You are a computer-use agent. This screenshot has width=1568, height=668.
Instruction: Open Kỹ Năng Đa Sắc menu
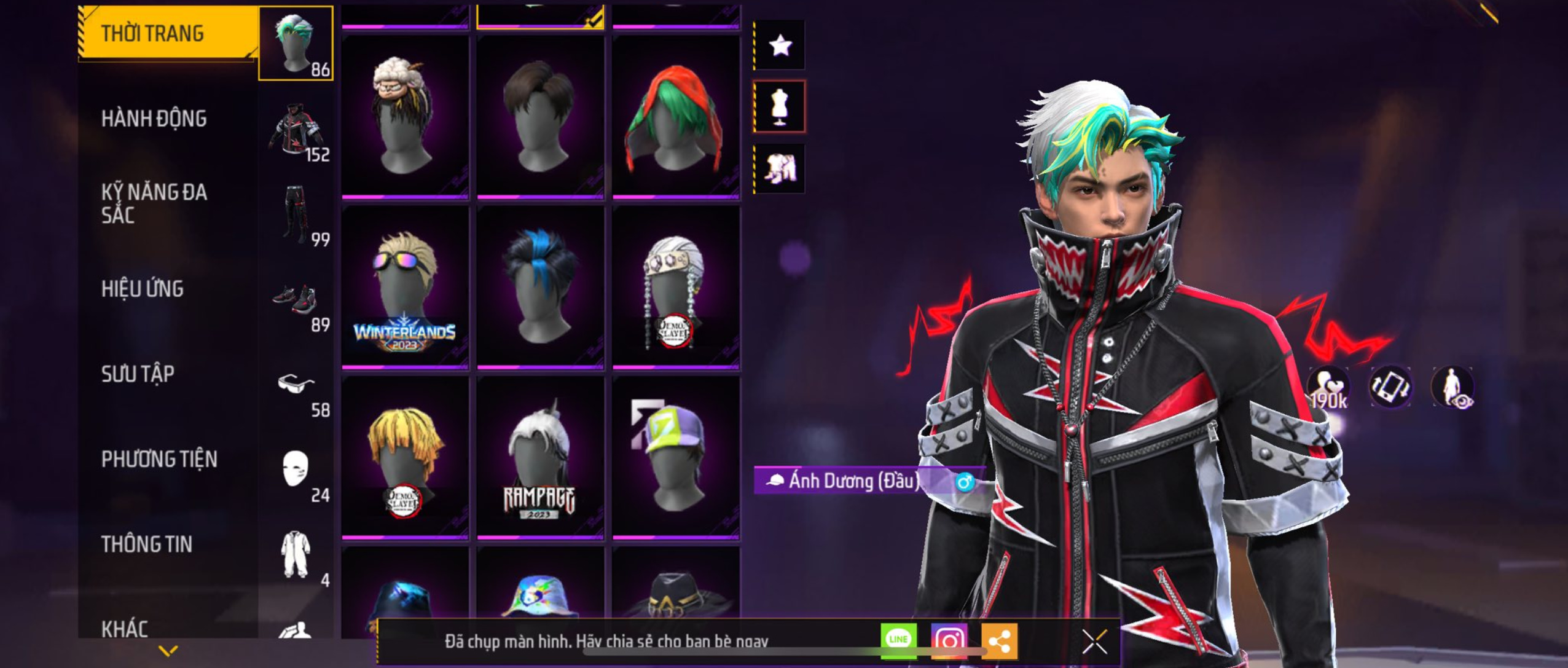click(x=154, y=203)
